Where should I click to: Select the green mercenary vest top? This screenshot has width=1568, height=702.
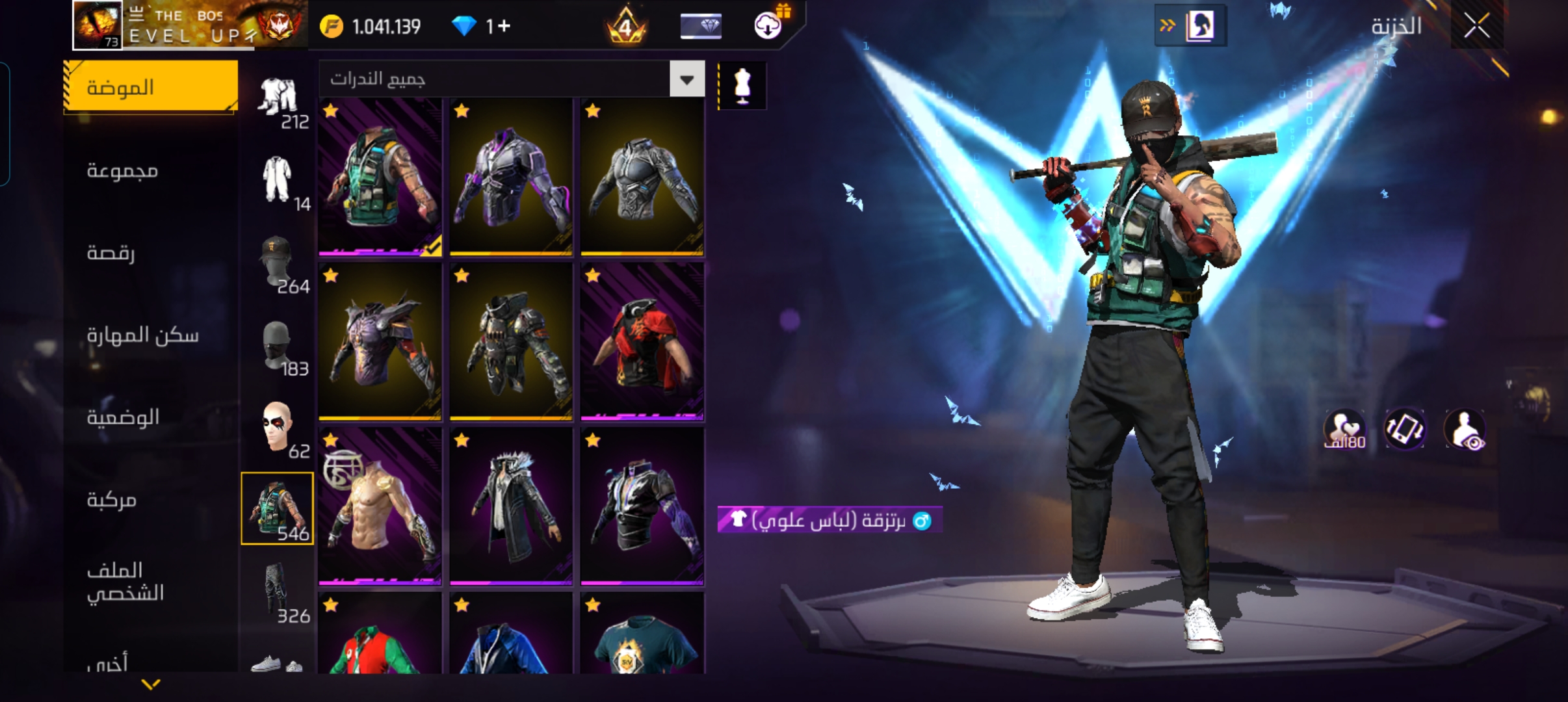[x=380, y=177]
